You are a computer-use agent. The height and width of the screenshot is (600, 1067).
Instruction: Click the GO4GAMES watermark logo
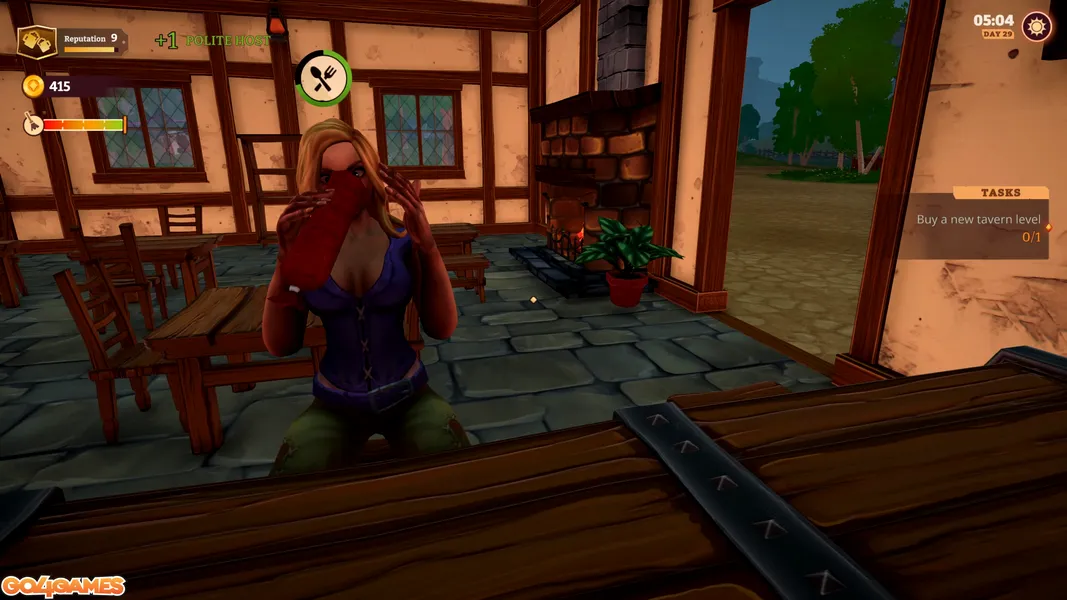point(63,586)
